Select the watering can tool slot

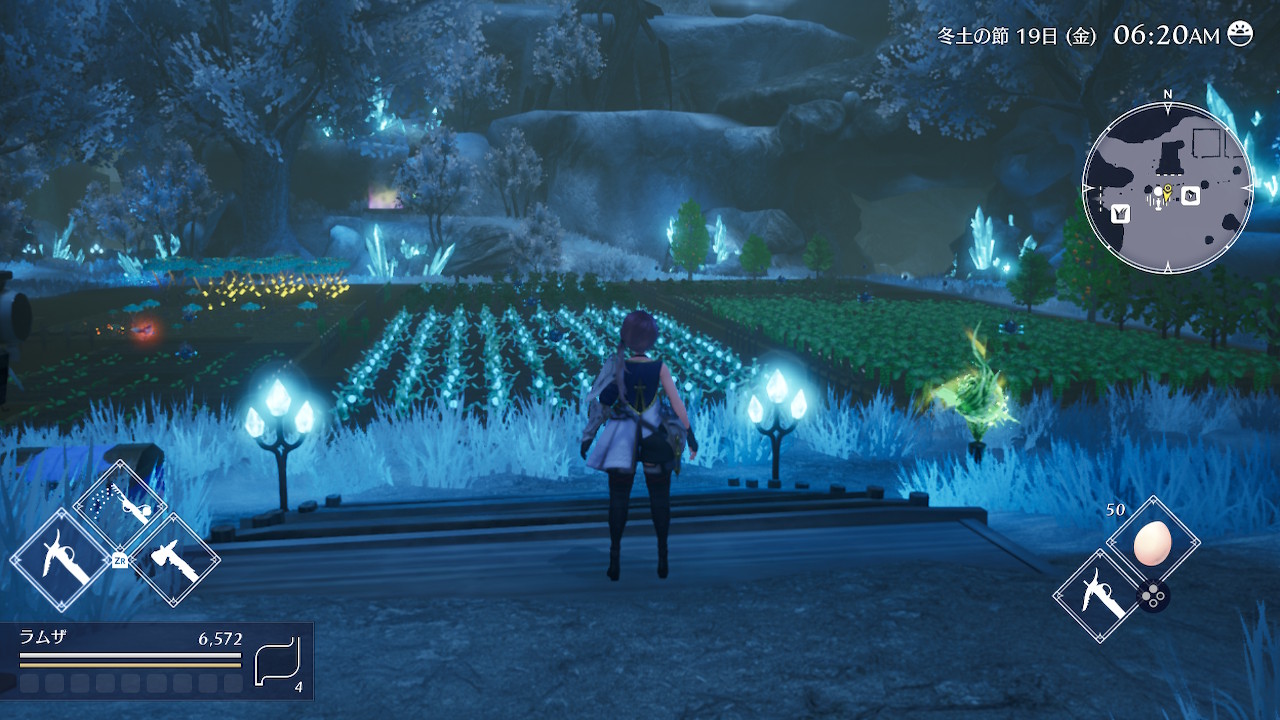[x=121, y=507]
